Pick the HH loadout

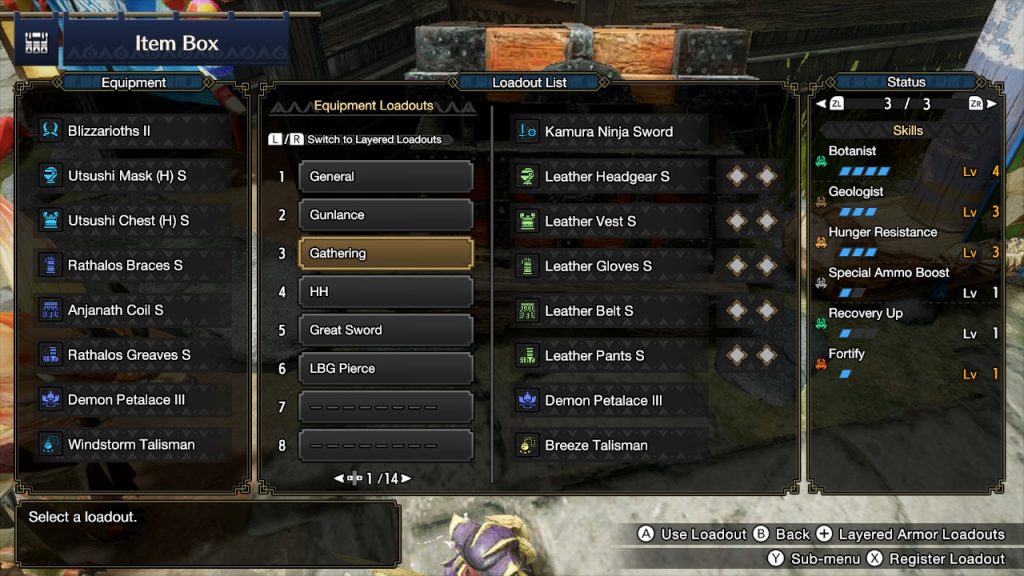tap(385, 292)
